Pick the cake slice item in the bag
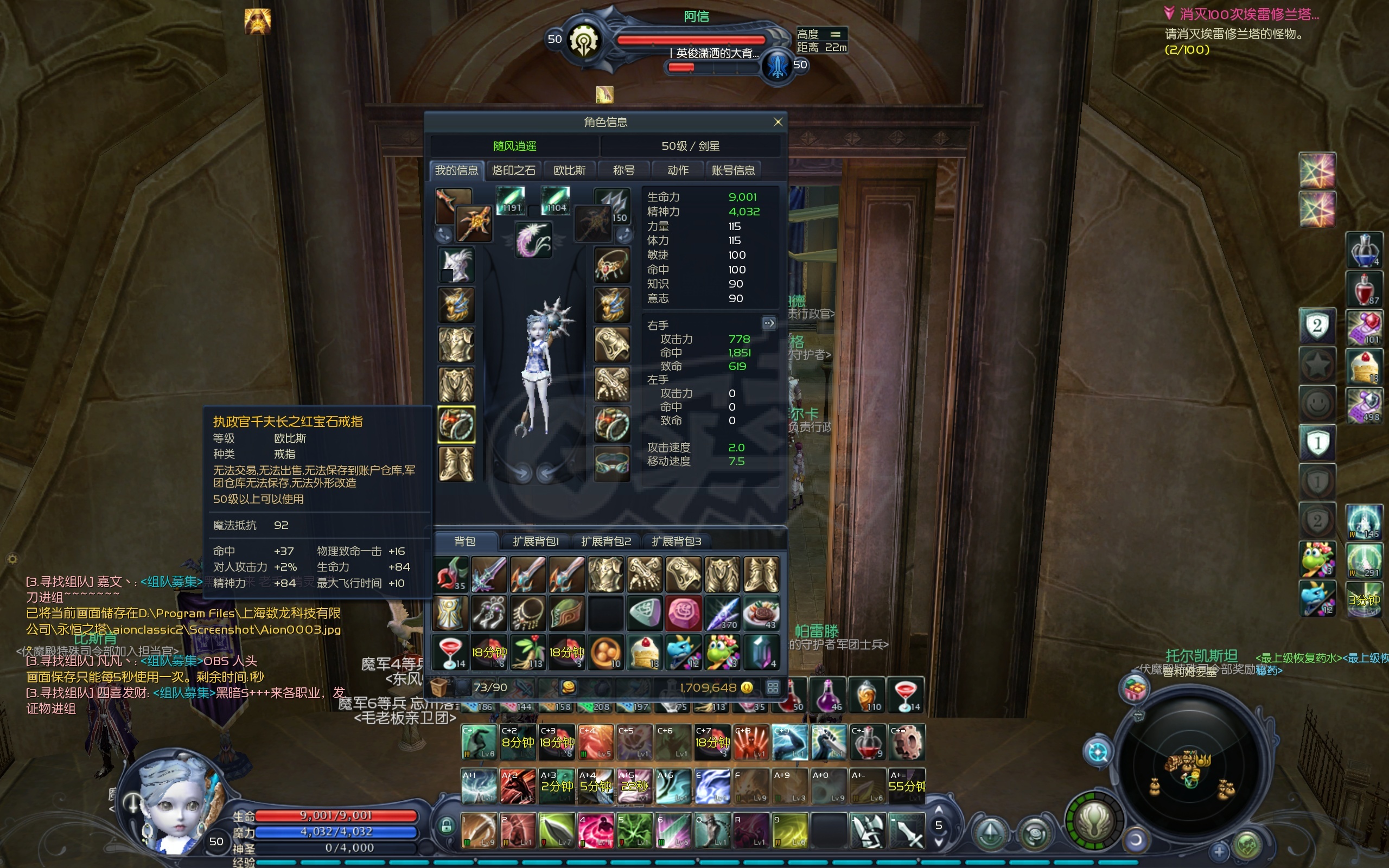 click(645, 652)
